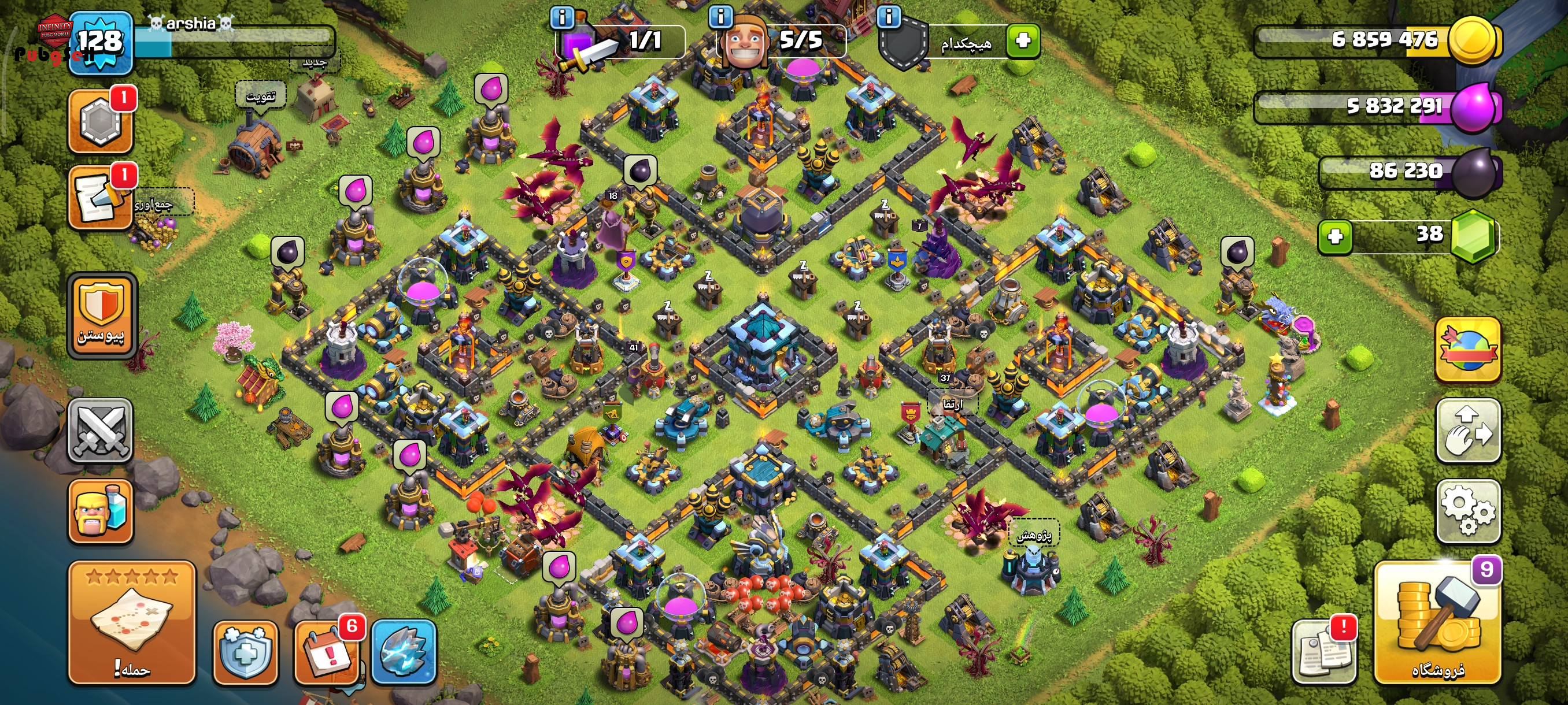The width and height of the screenshot is (1568, 705).
Task: Tap the green plus next to the shield
Action: [1023, 41]
